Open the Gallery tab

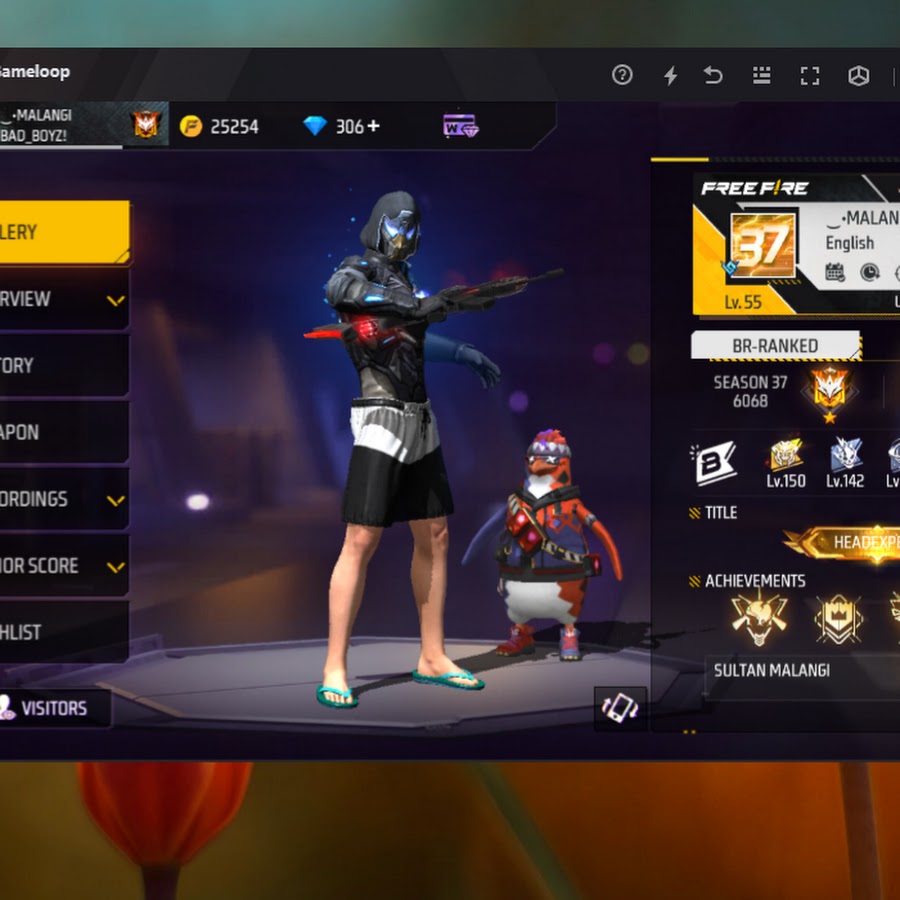pos(60,232)
